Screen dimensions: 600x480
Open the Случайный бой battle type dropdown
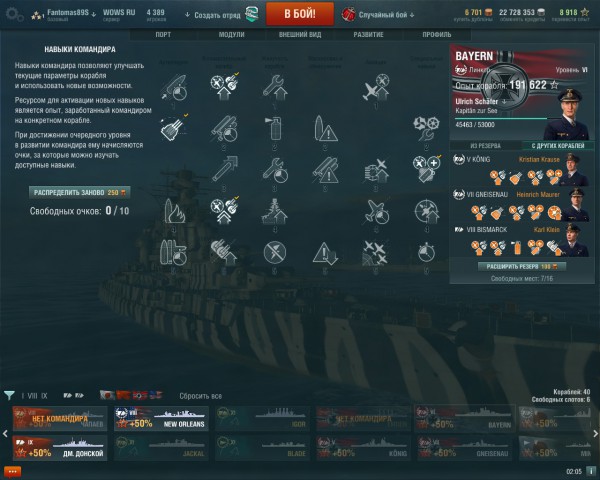coord(379,14)
